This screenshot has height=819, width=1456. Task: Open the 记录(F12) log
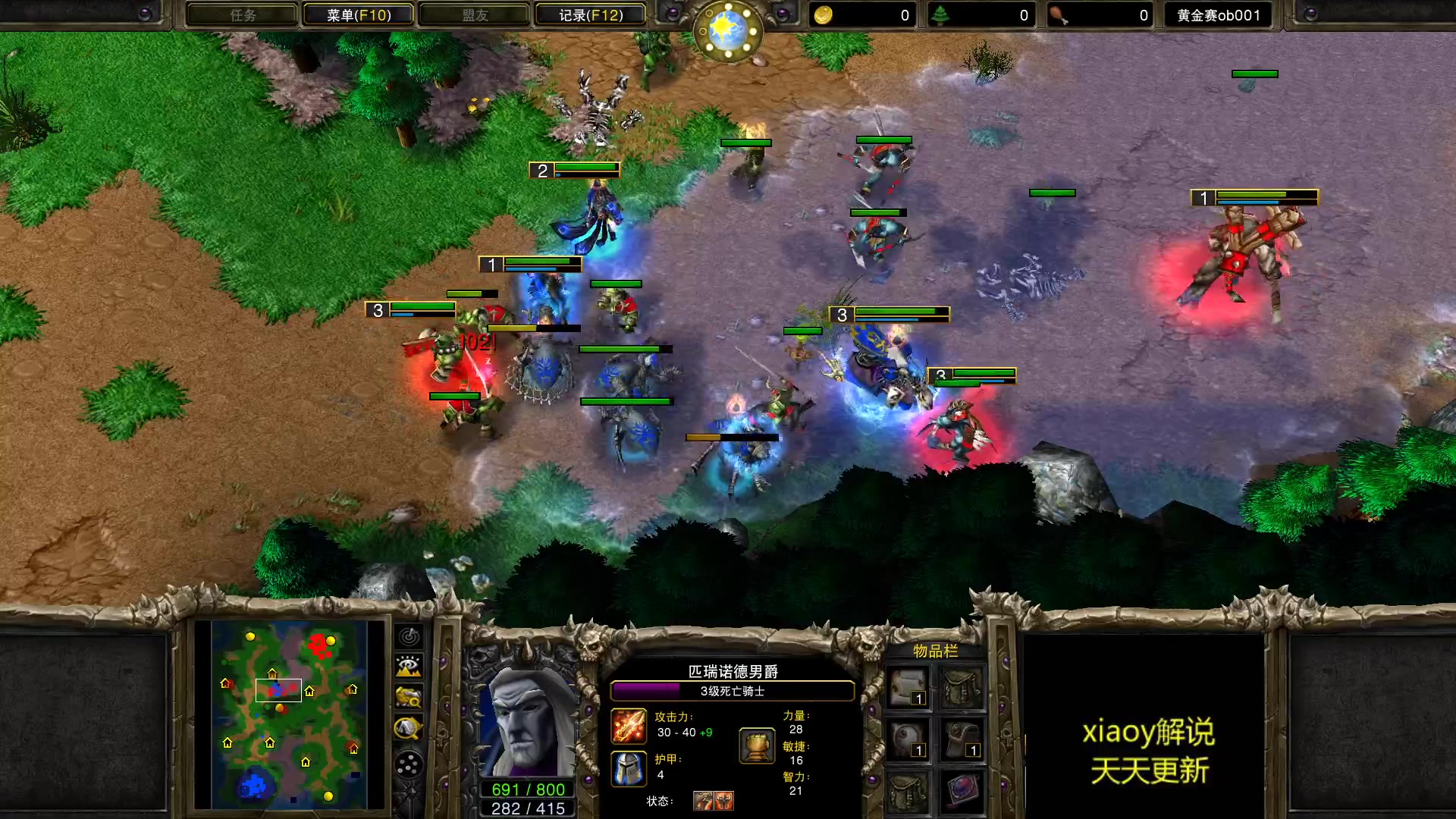[590, 14]
